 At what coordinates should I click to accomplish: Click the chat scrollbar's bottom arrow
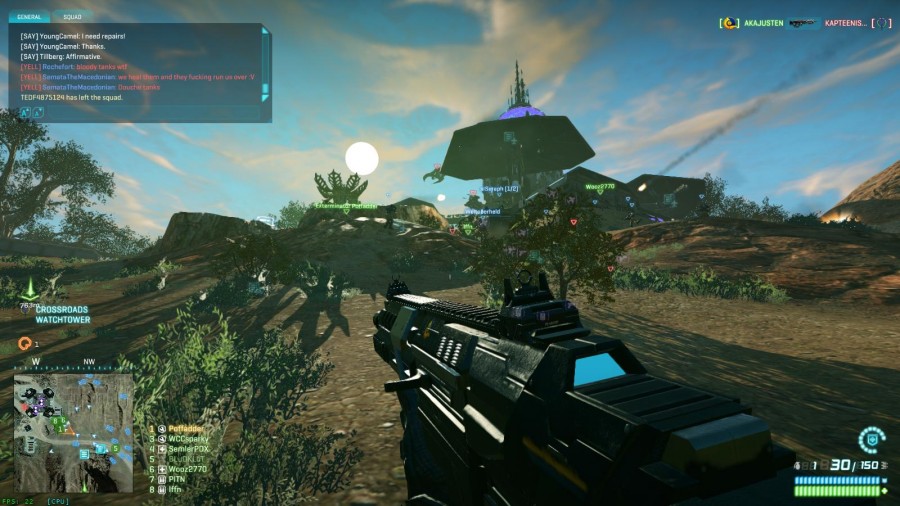[x=265, y=98]
